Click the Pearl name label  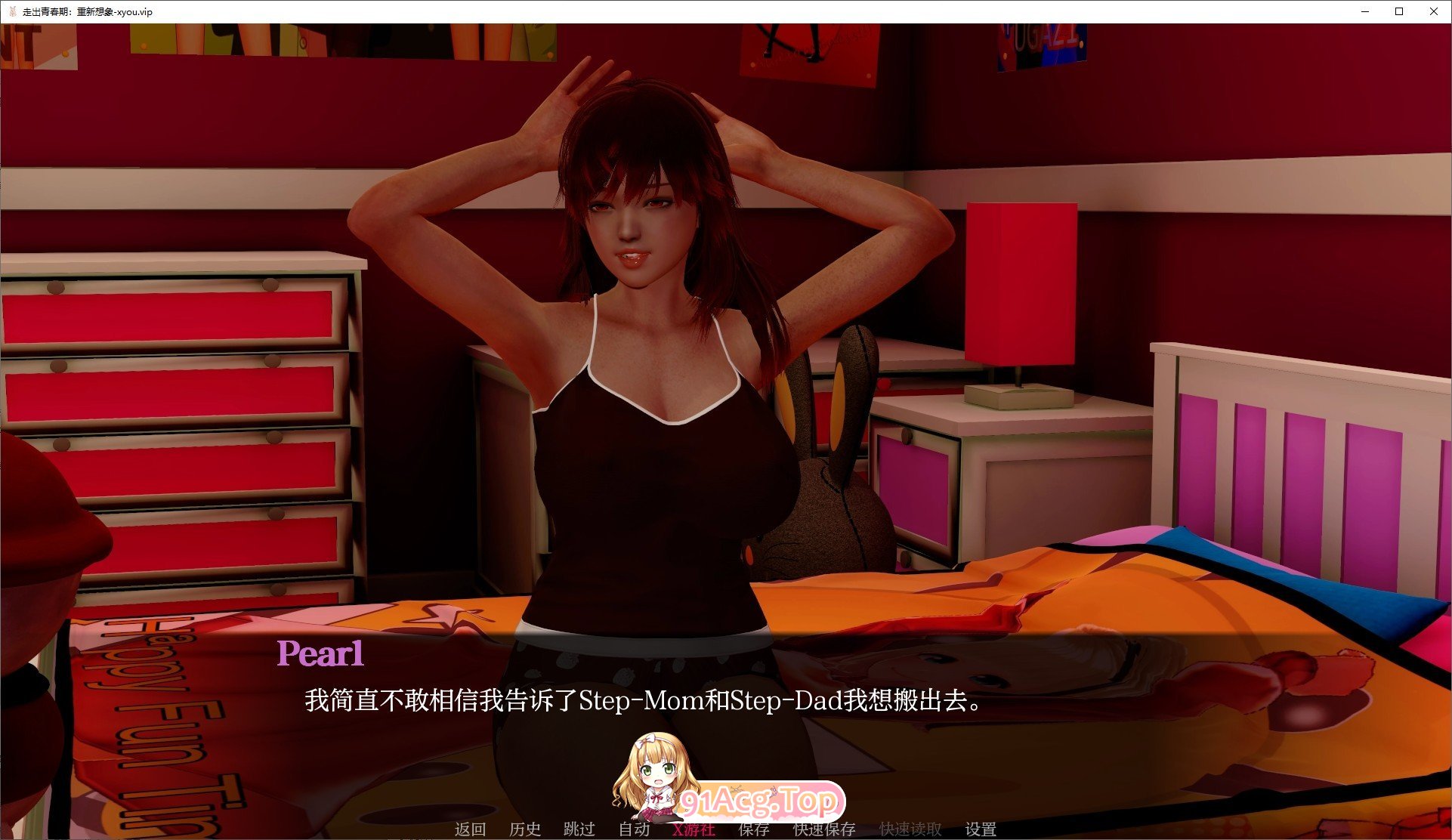pyautogui.click(x=320, y=654)
